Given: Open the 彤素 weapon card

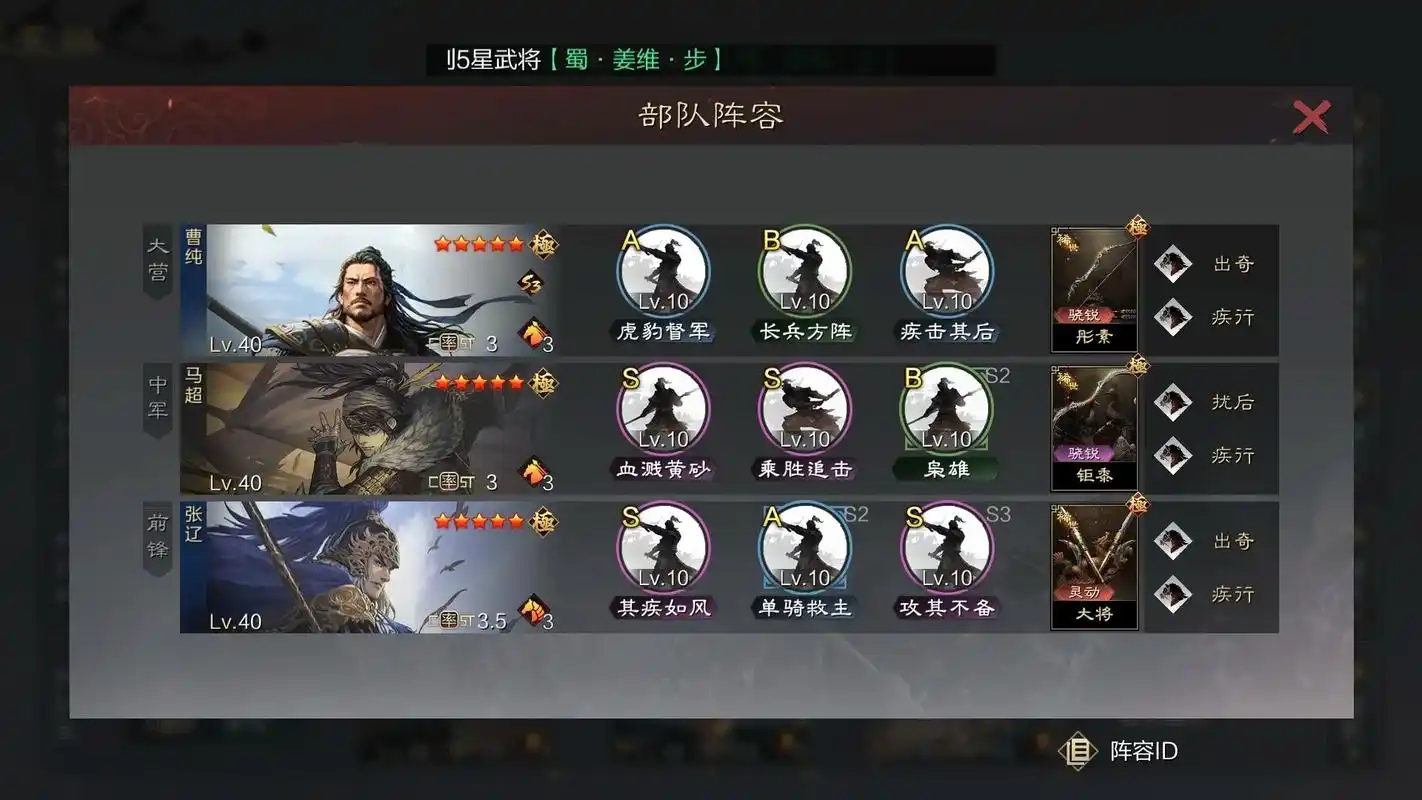Looking at the screenshot, I should (1094, 290).
